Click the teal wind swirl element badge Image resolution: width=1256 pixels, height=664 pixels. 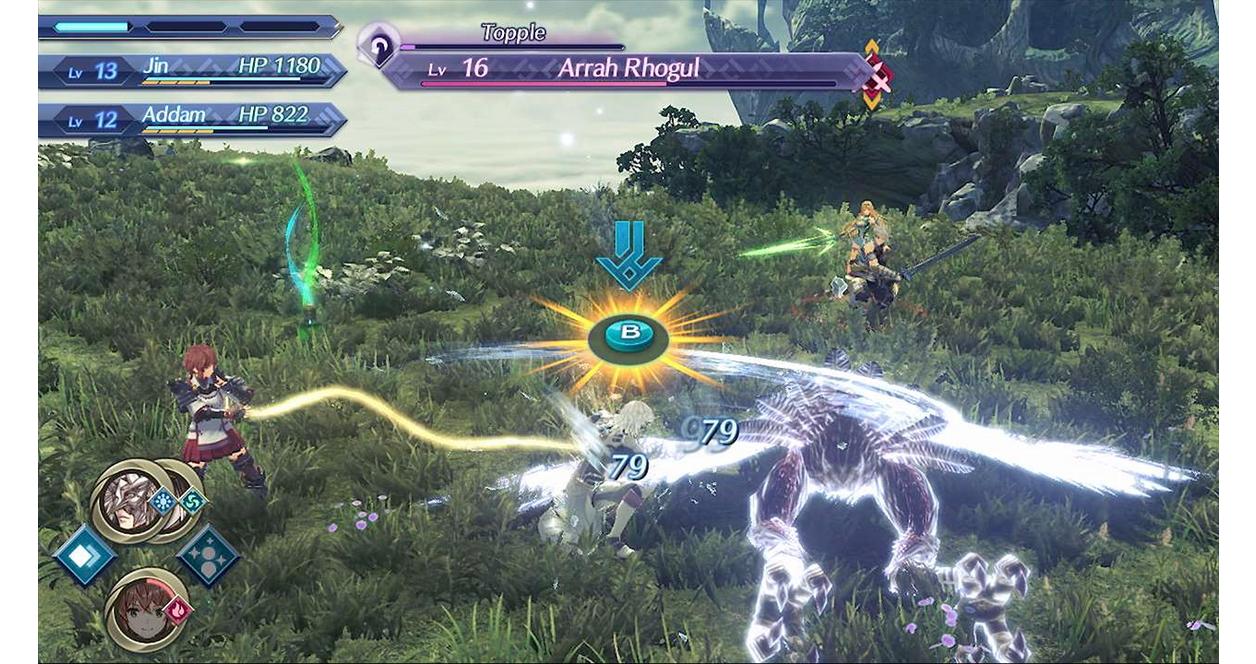[x=191, y=500]
